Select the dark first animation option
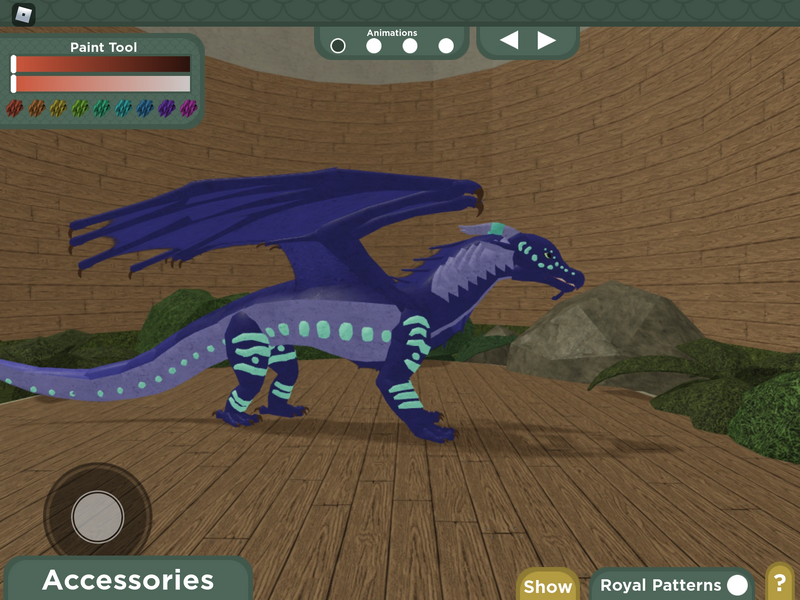The image size is (800, 600). pyautogui.click(x=338, y=45)
